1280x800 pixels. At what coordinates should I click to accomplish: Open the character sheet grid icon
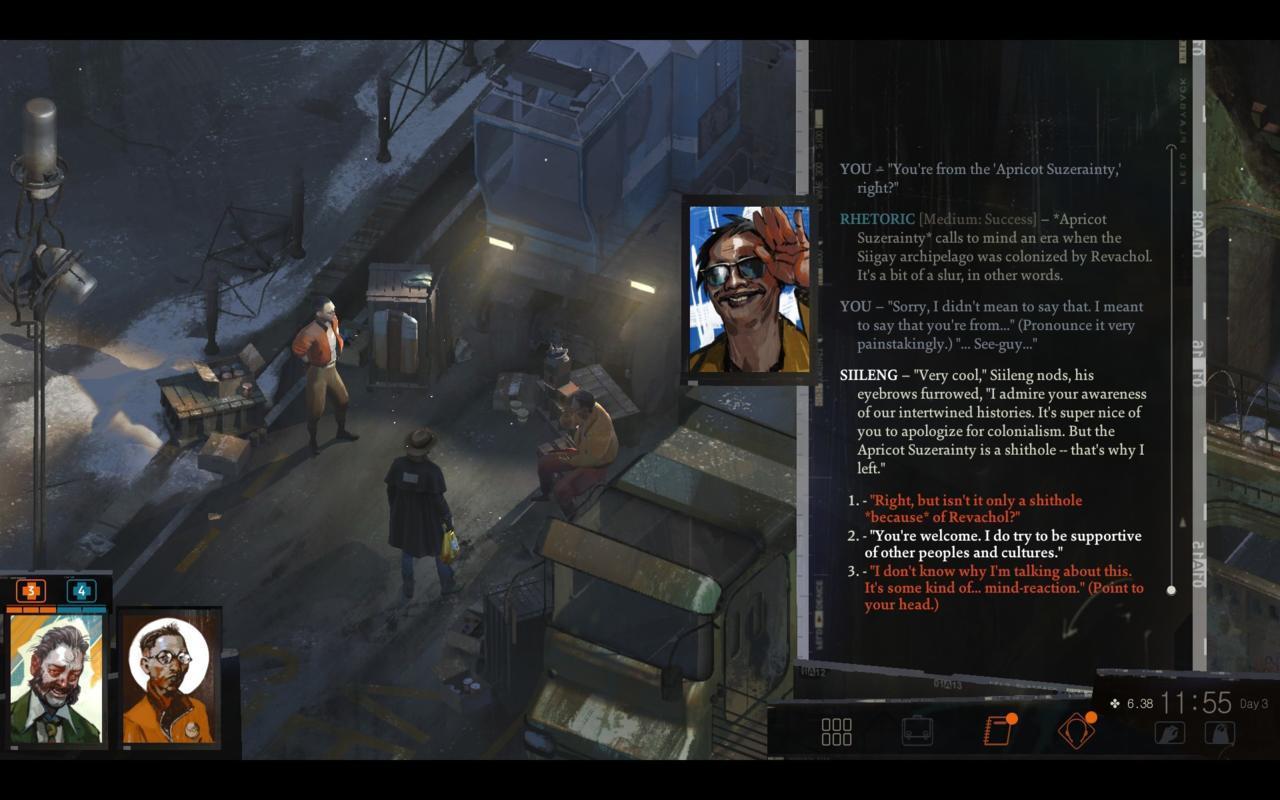click(836, 731)
